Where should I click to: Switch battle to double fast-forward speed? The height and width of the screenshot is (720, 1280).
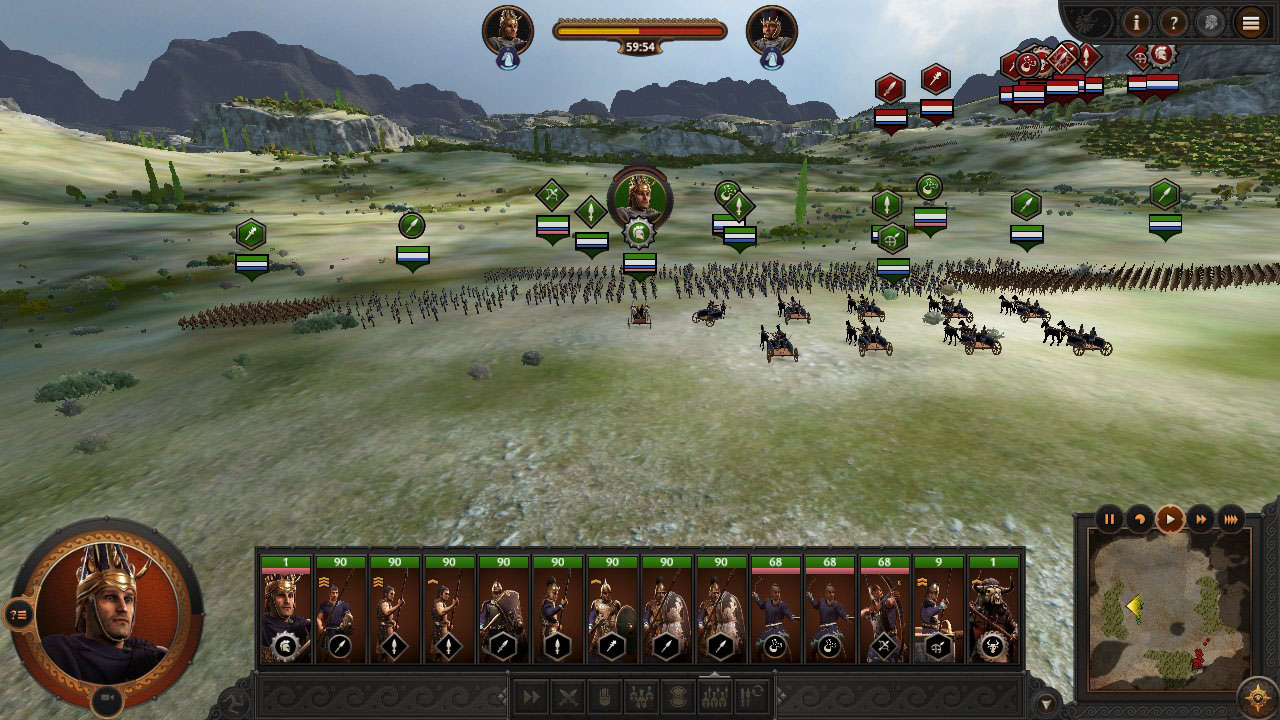click(x=1200, y=519)
